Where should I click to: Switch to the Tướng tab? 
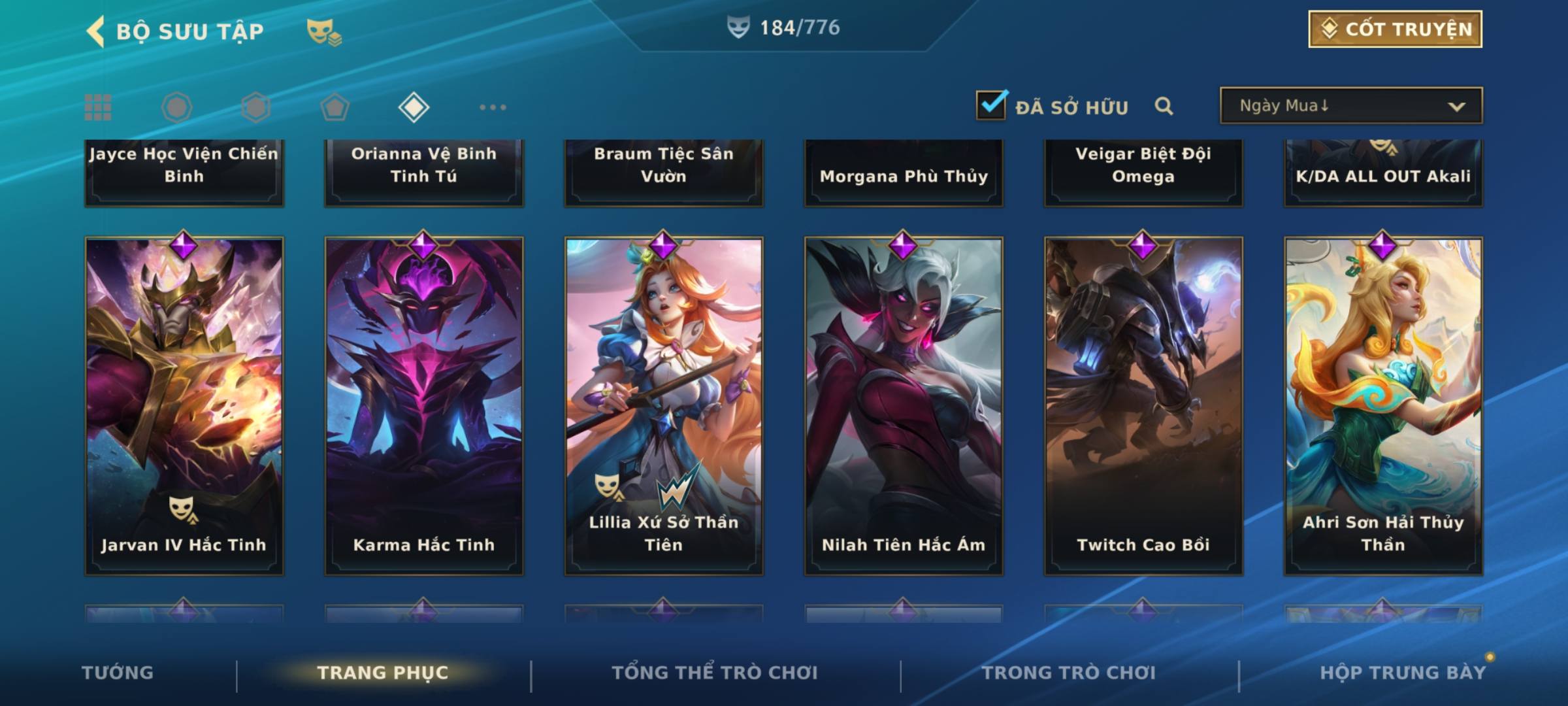(x=118, y=673)
